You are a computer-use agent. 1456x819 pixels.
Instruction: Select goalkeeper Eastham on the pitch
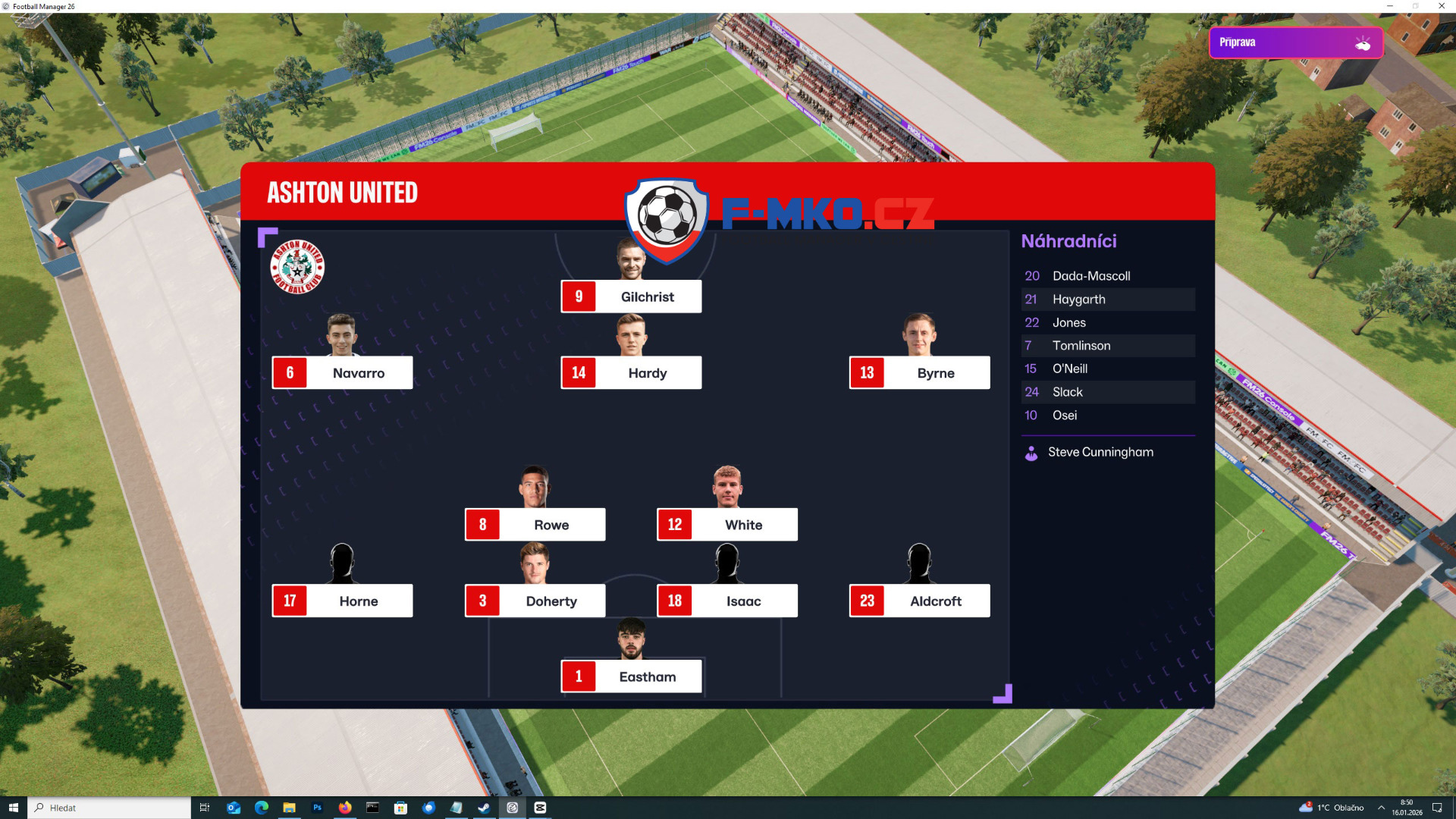[x=631, y=676]
